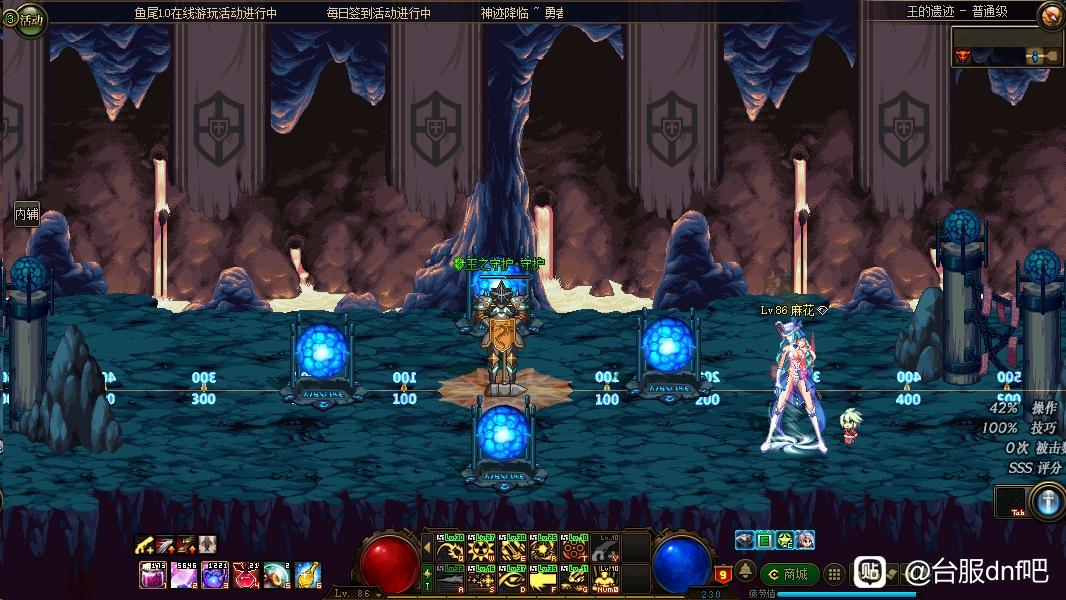Click the green calendar buff icon
This screenshot has width=1066, height=600.
pos(765,540)
